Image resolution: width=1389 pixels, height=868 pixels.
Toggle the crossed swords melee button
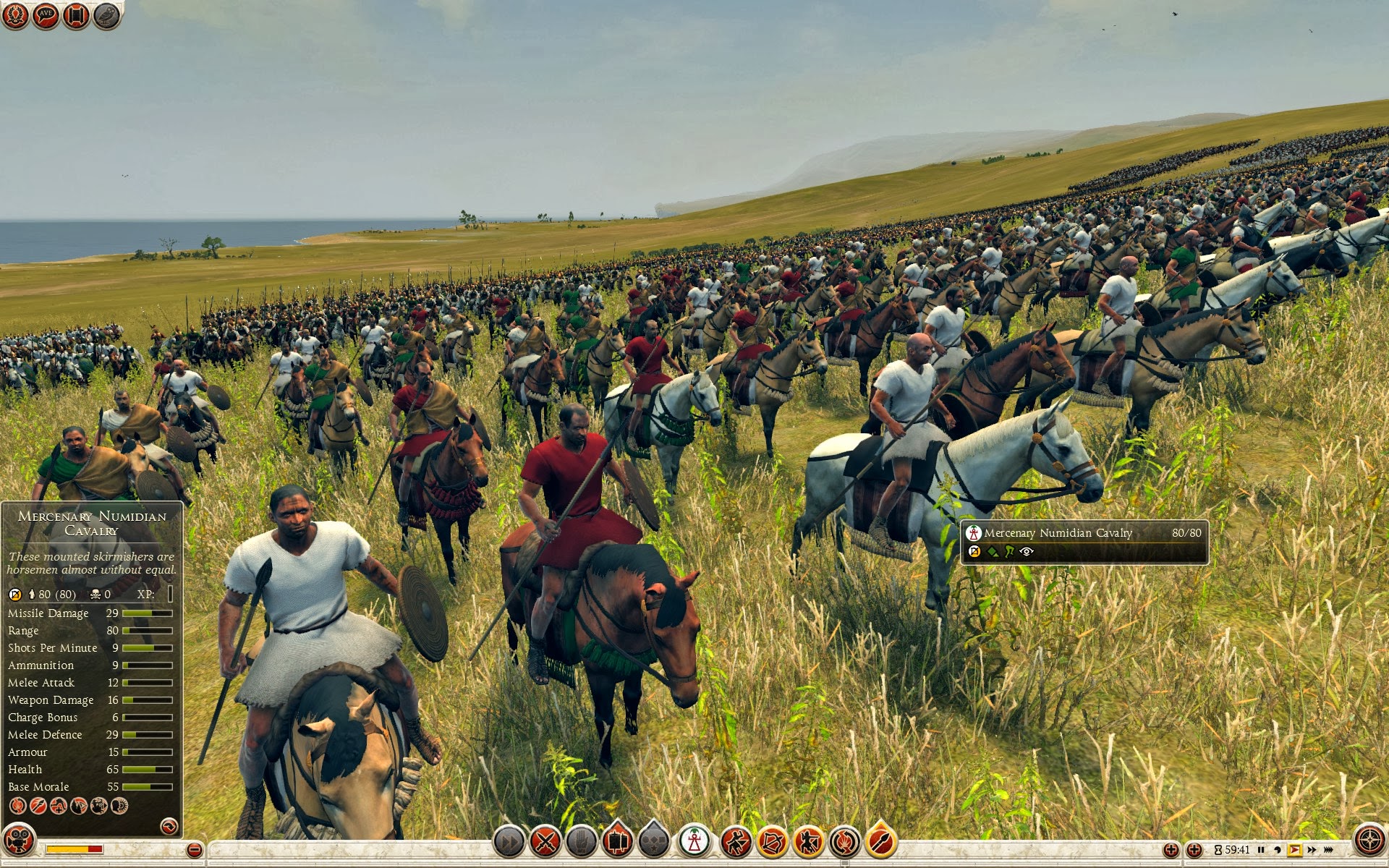[545, 841]
